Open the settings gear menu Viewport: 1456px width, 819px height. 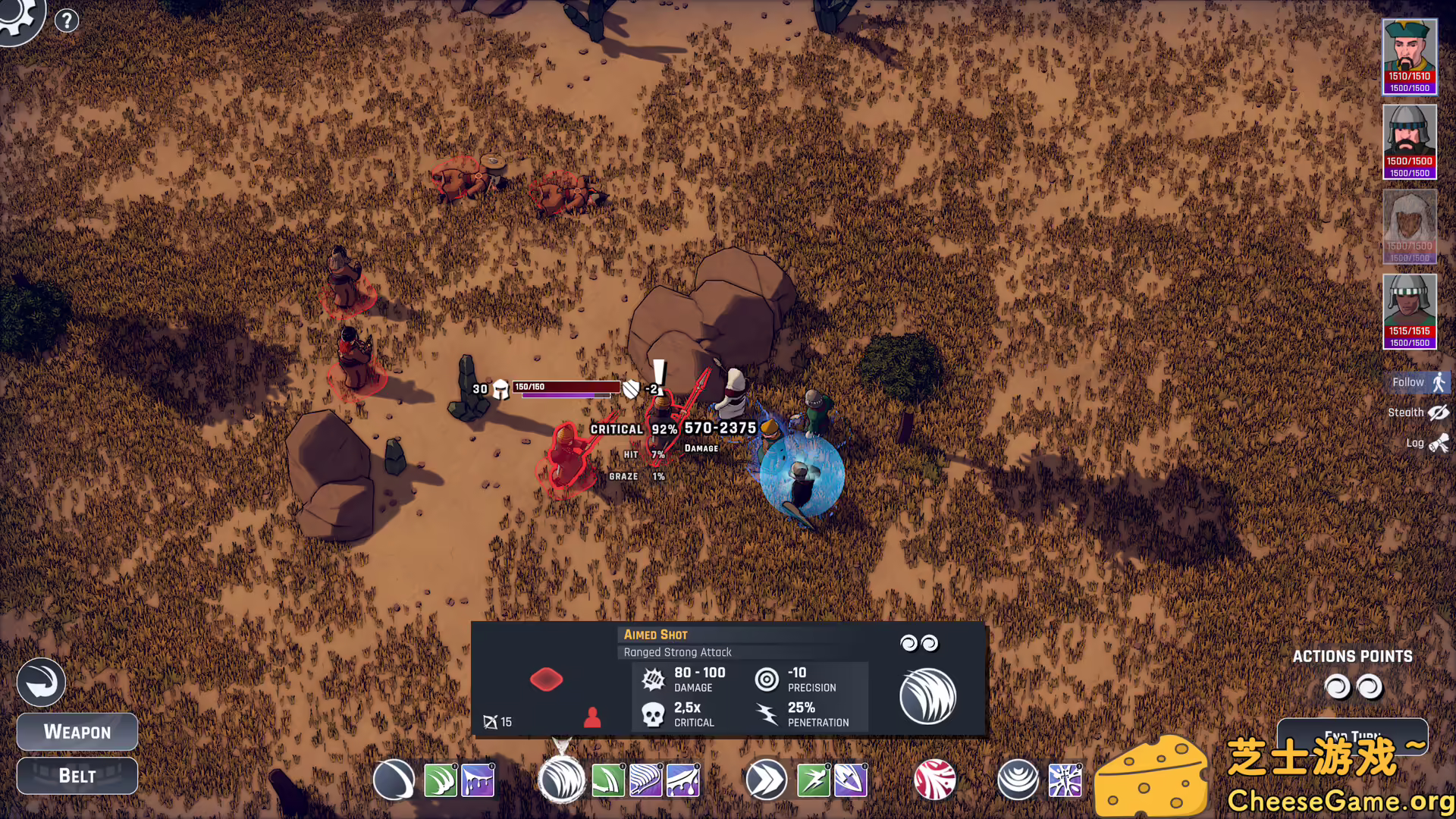click(20, 20)
